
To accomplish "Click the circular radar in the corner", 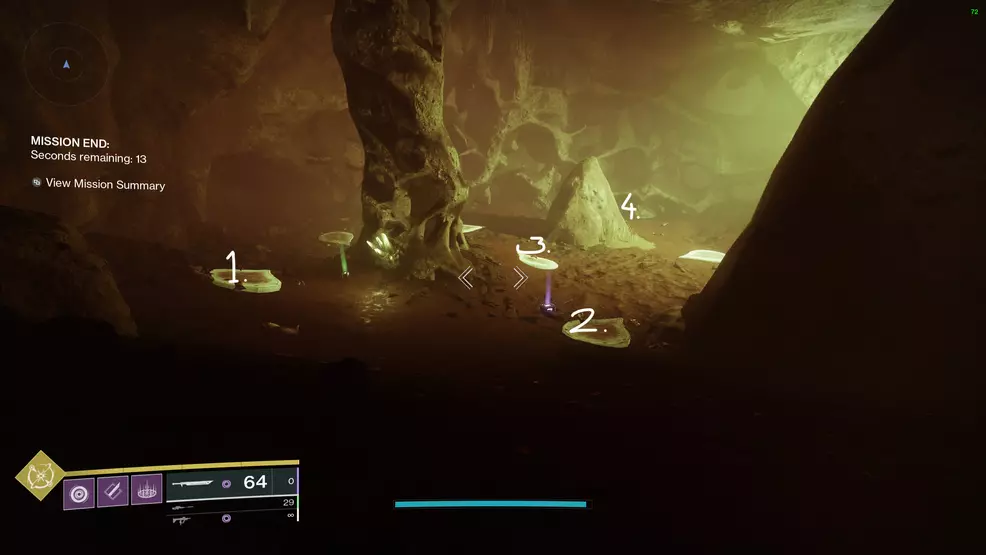I will point(66,64).
